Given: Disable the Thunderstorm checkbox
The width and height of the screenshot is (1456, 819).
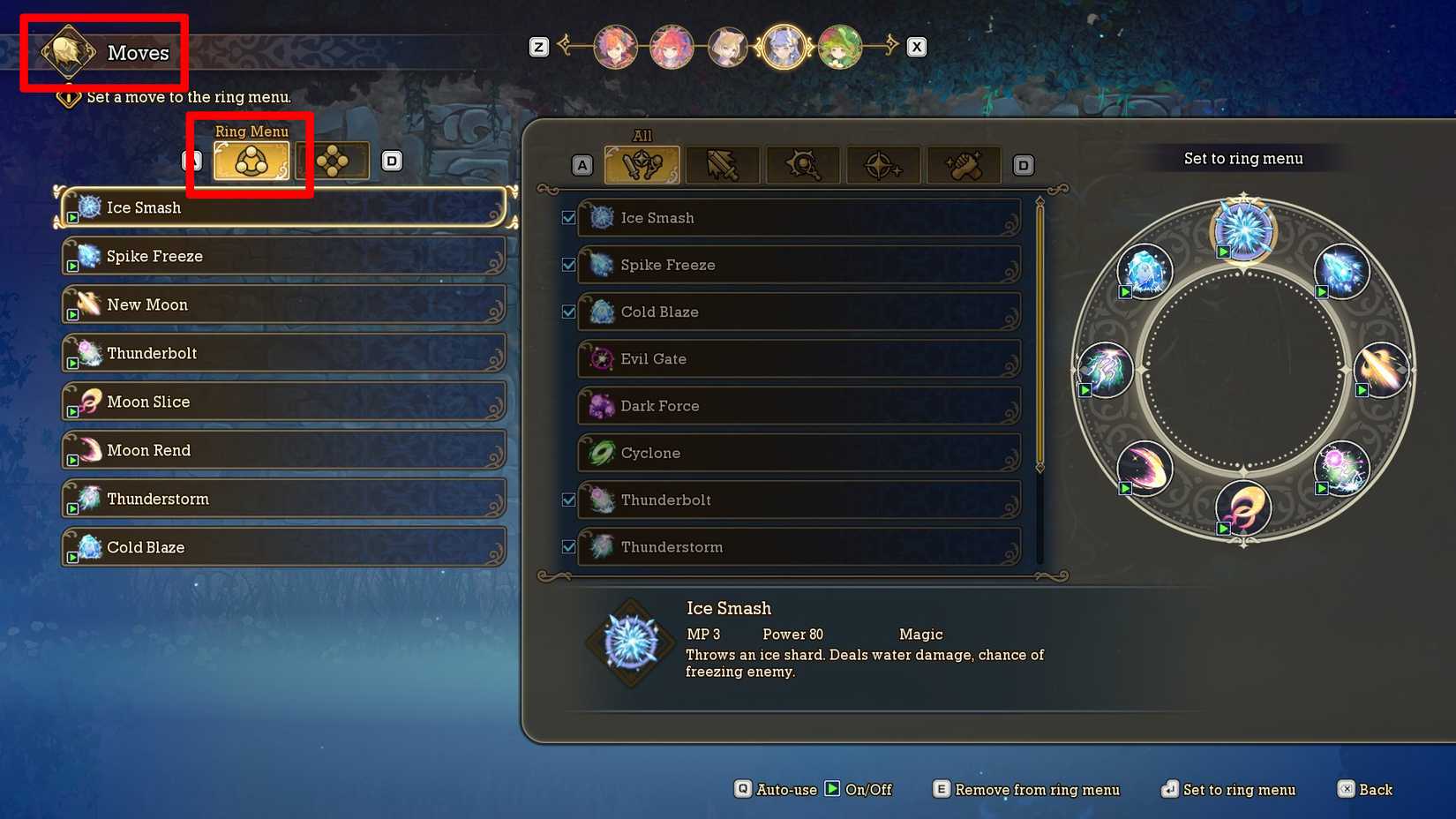Looking at the screenshot, I should point(568,545).
